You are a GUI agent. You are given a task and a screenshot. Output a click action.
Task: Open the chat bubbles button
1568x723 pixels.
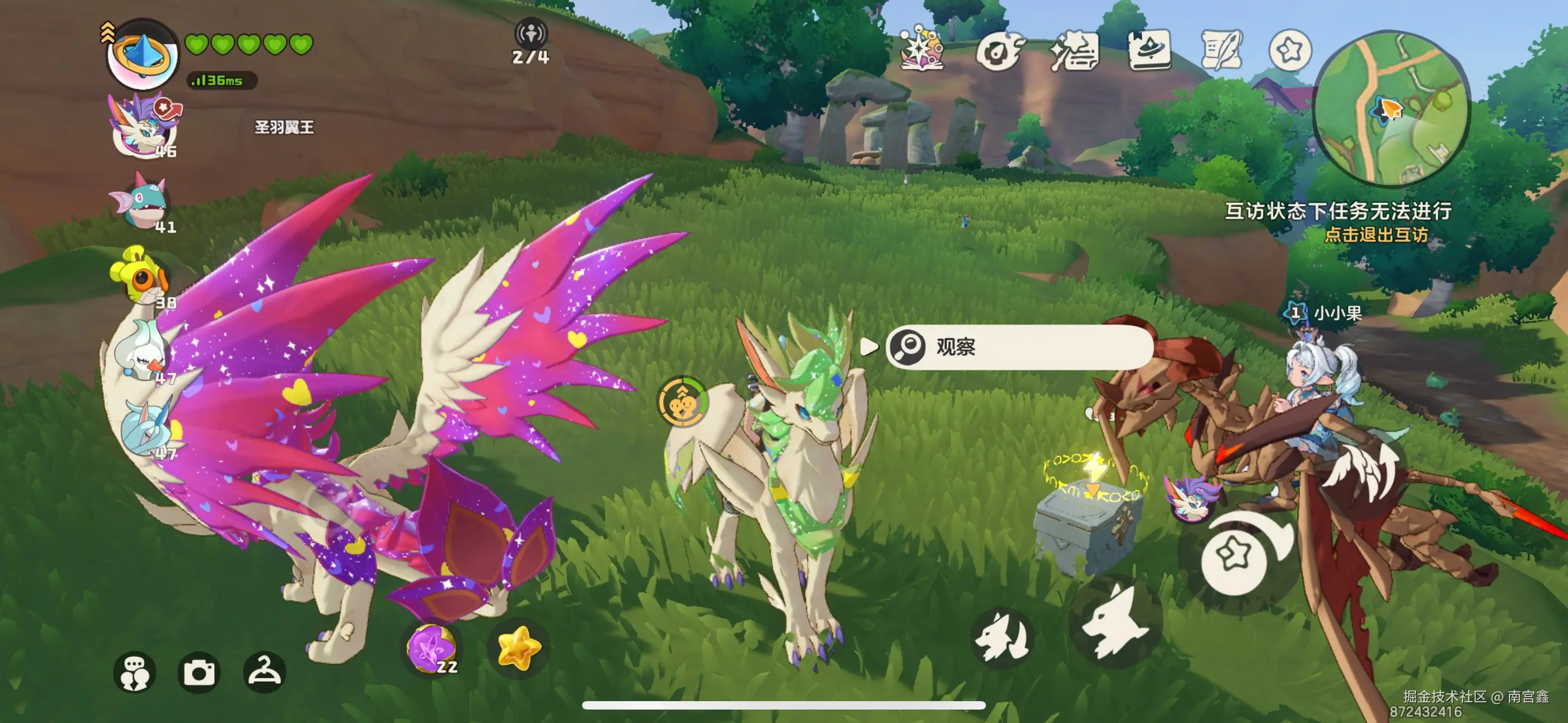(x=135, y=672)
